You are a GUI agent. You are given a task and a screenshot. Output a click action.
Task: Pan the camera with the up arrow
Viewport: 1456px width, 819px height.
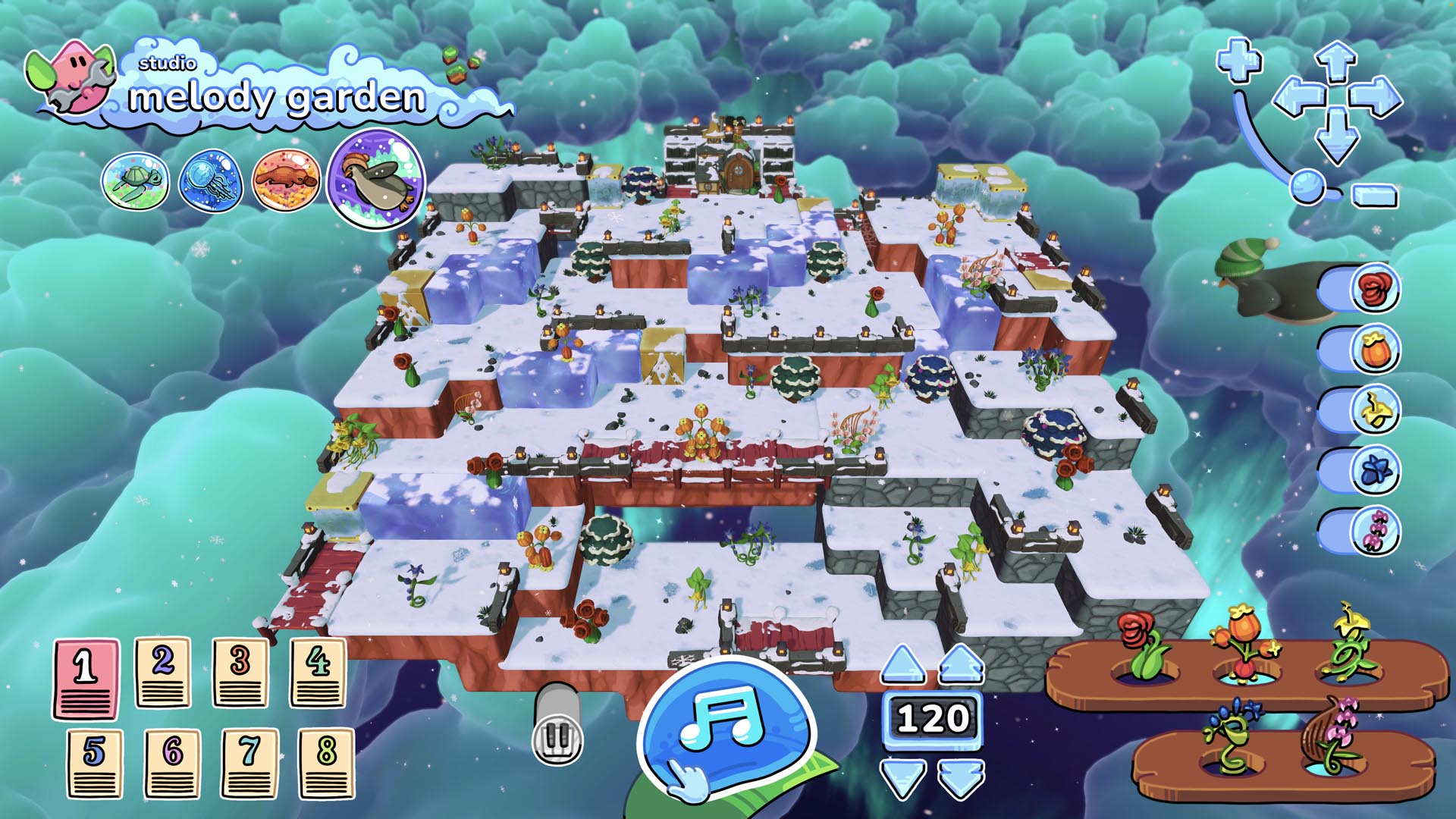click(1335, 60)
